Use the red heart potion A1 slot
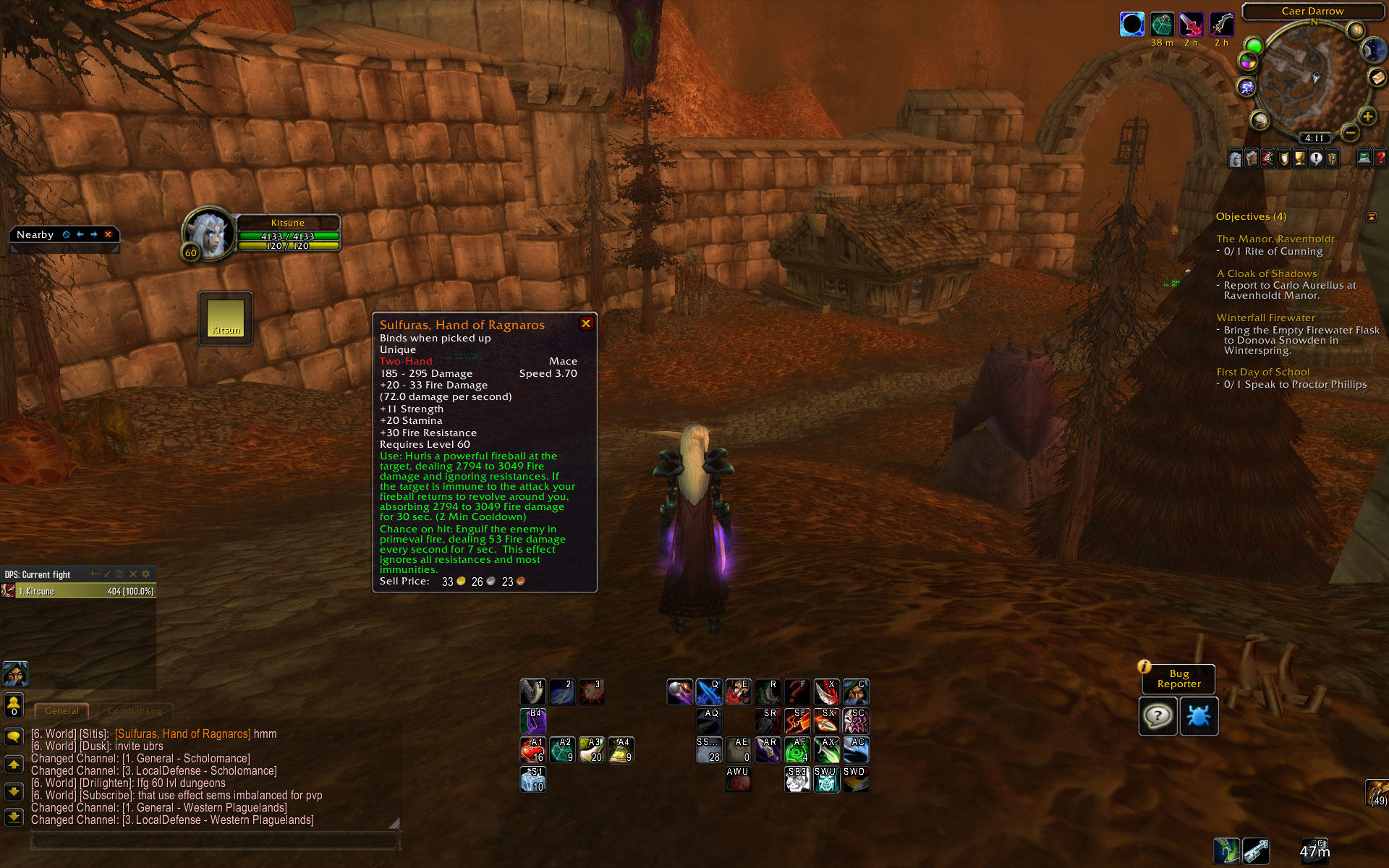Image resolution: width=1389 pixels, height=868 pixels. (x=532, y=750)
